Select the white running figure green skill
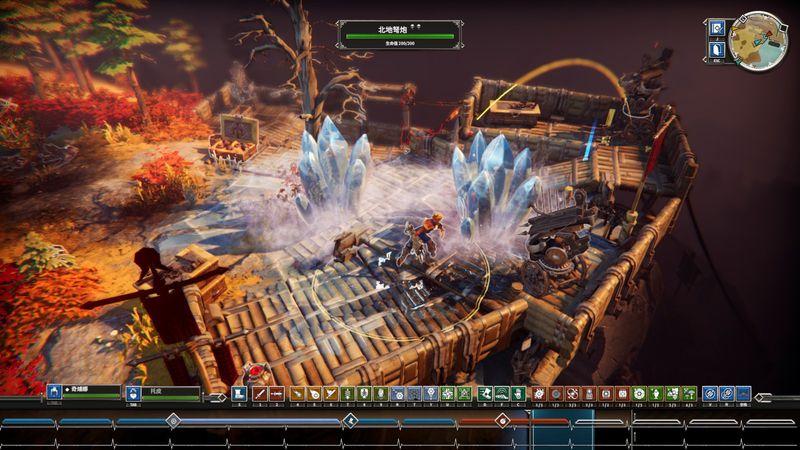The width and height of the screenshot is (800, 450). 484,394
